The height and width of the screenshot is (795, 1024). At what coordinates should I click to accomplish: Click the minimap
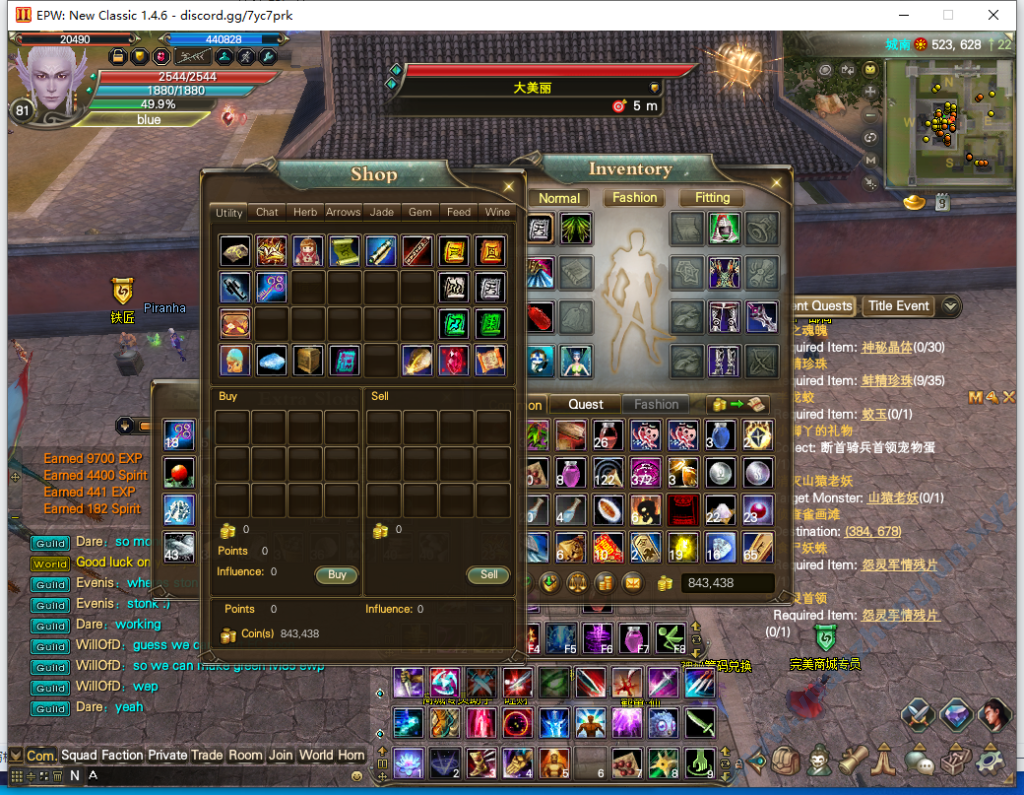pos(947,120)
